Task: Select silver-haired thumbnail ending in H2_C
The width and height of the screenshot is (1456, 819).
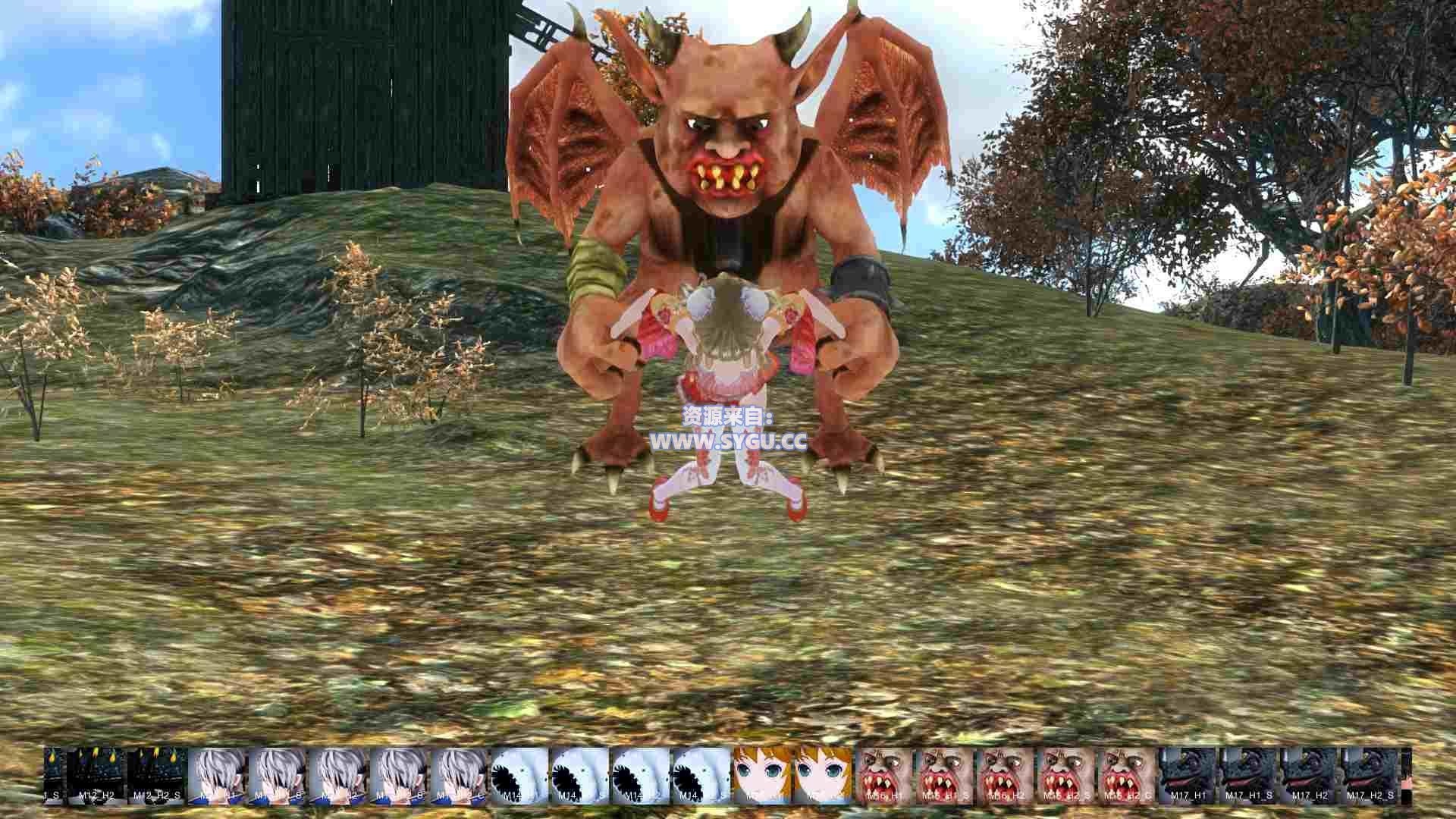Action: [460, 775]
